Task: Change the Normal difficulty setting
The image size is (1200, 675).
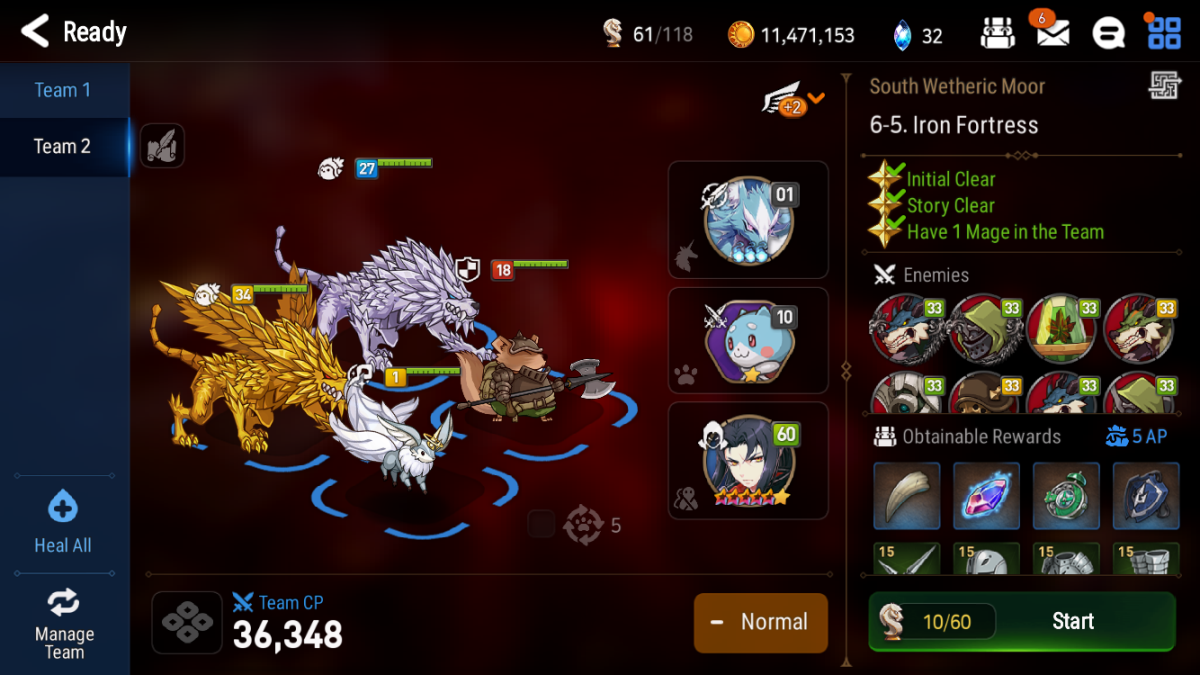Action: click(760, 622)
